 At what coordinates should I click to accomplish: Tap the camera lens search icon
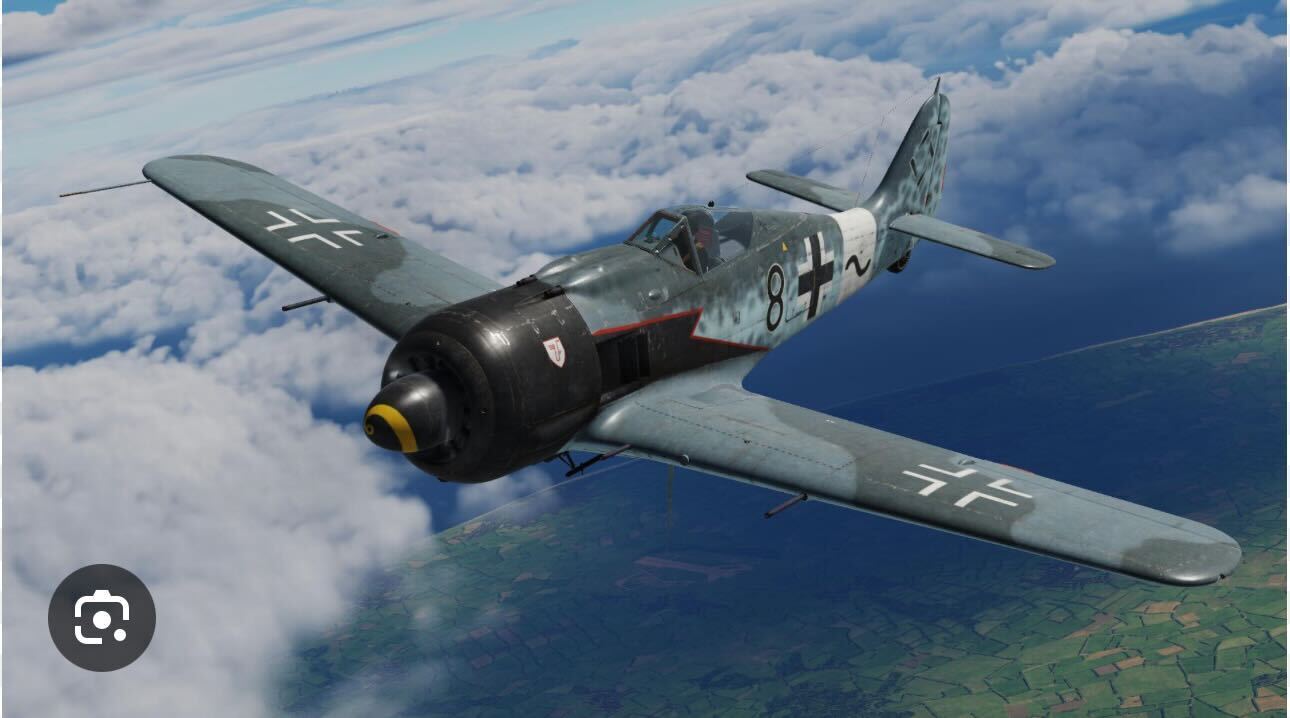coord(102,617)
